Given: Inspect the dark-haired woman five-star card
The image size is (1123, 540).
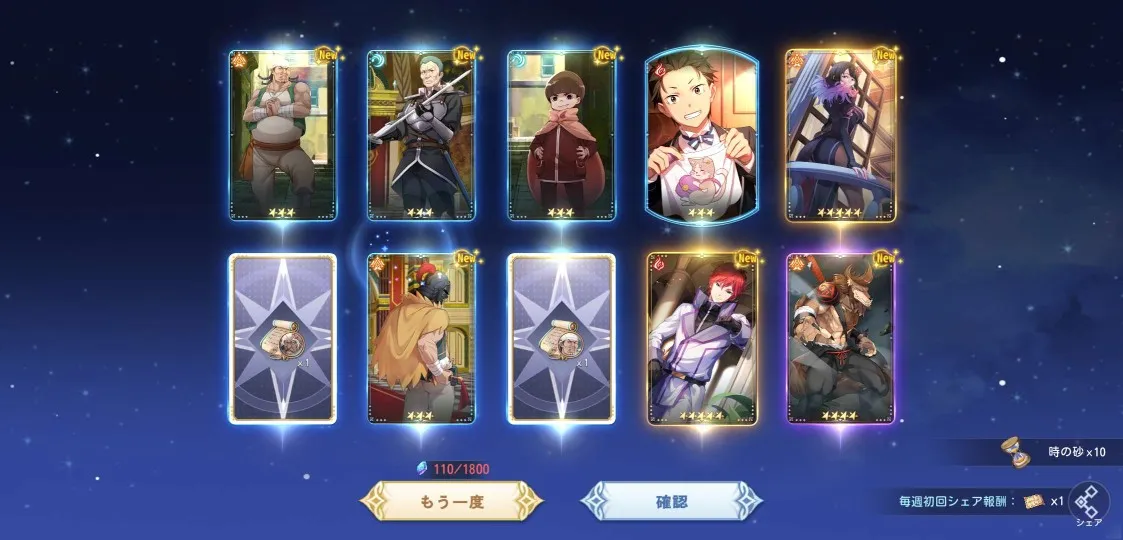Looking at the screenshot, I should (840, 135).
